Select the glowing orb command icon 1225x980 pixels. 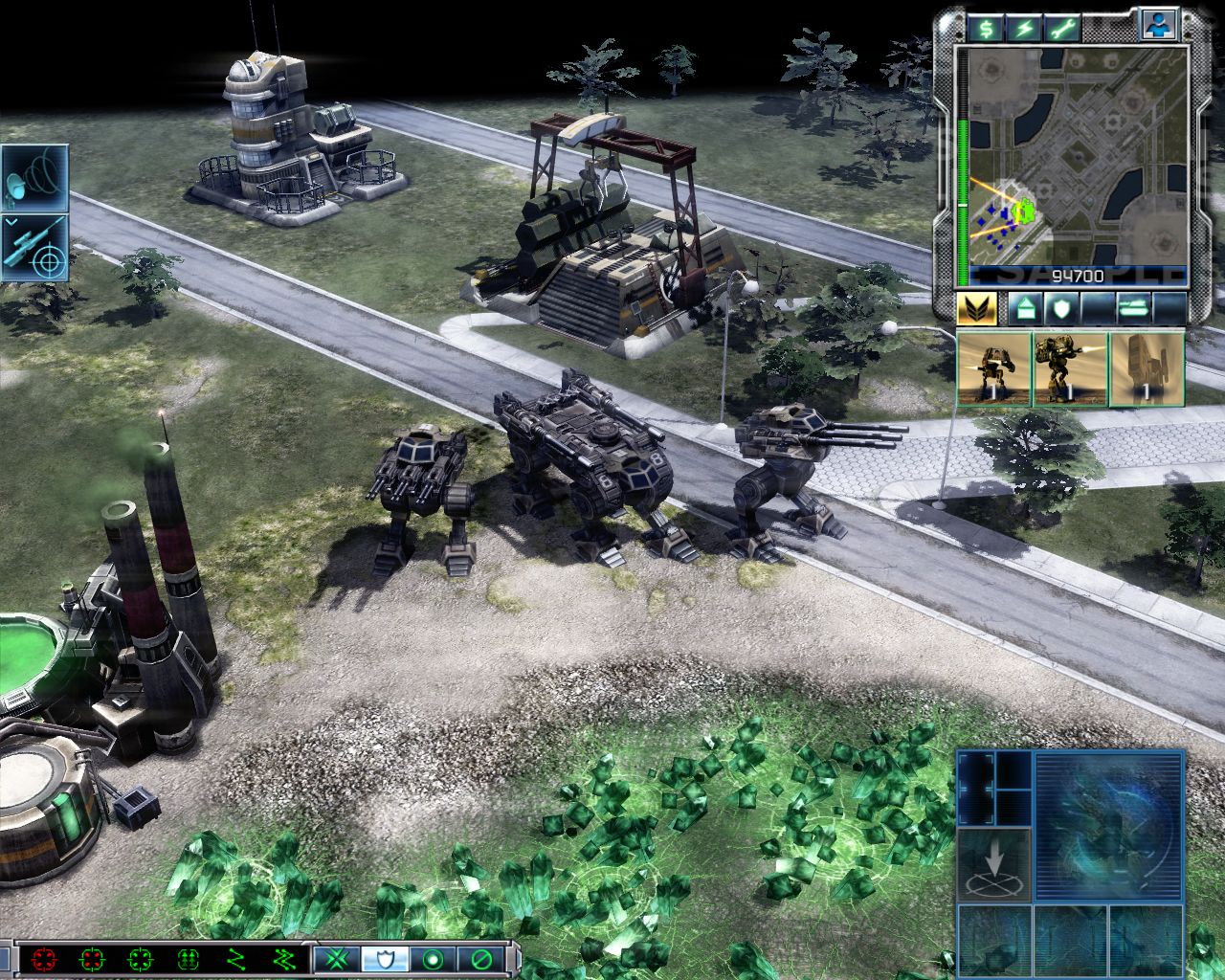[431, 959]
